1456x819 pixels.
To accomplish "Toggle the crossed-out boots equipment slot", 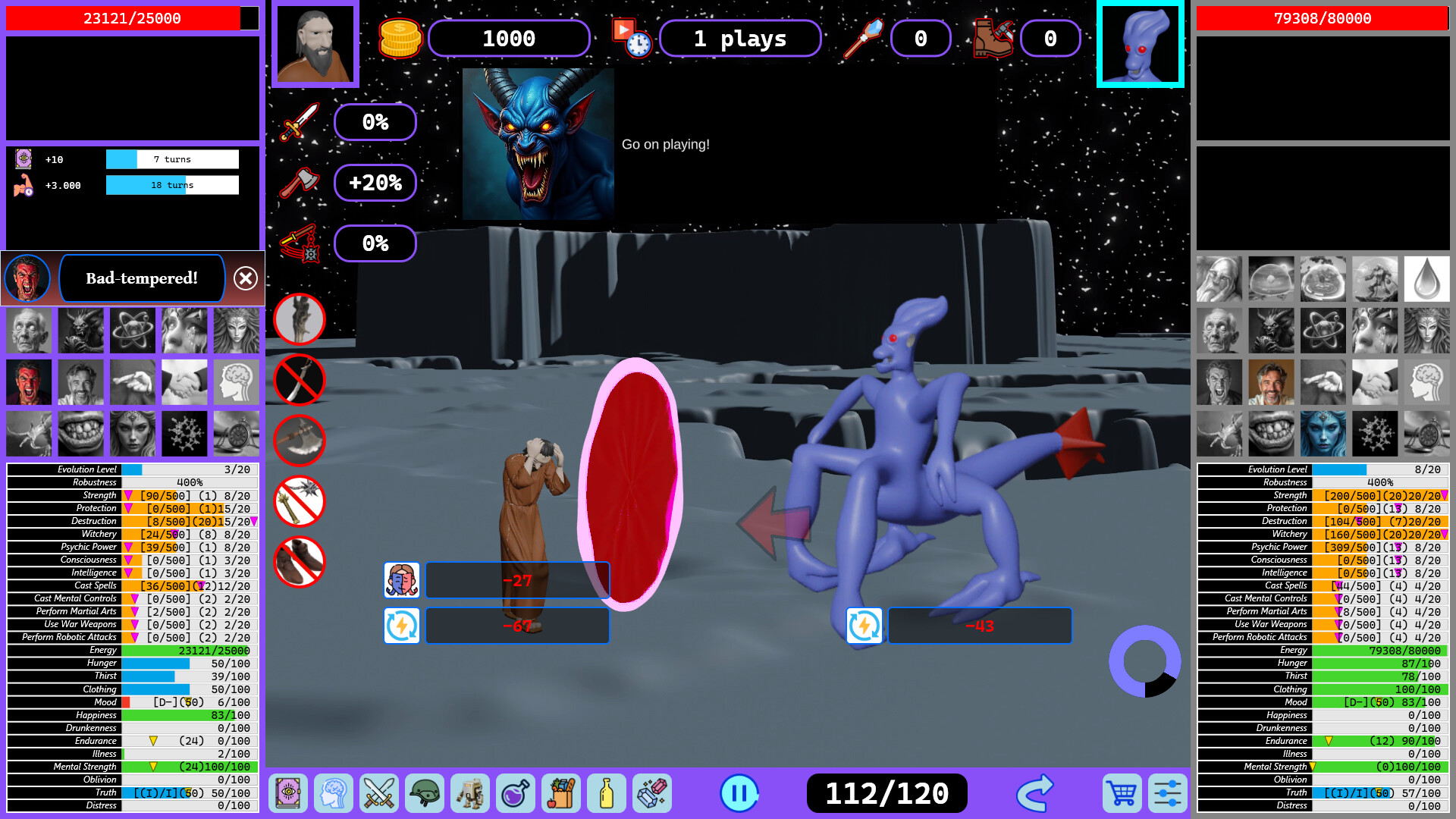I will click(299, 562).
